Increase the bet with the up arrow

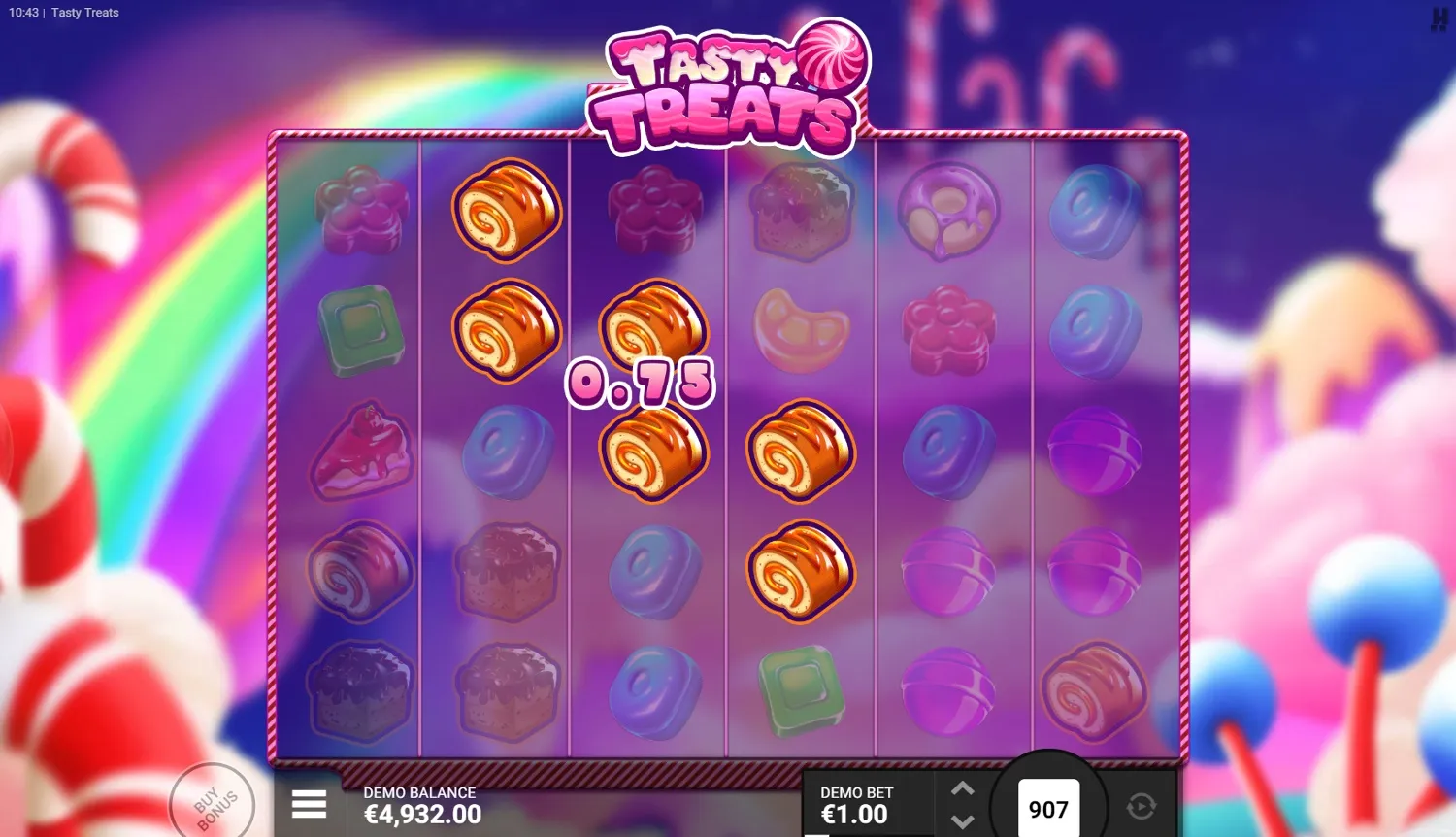point(962,788)
